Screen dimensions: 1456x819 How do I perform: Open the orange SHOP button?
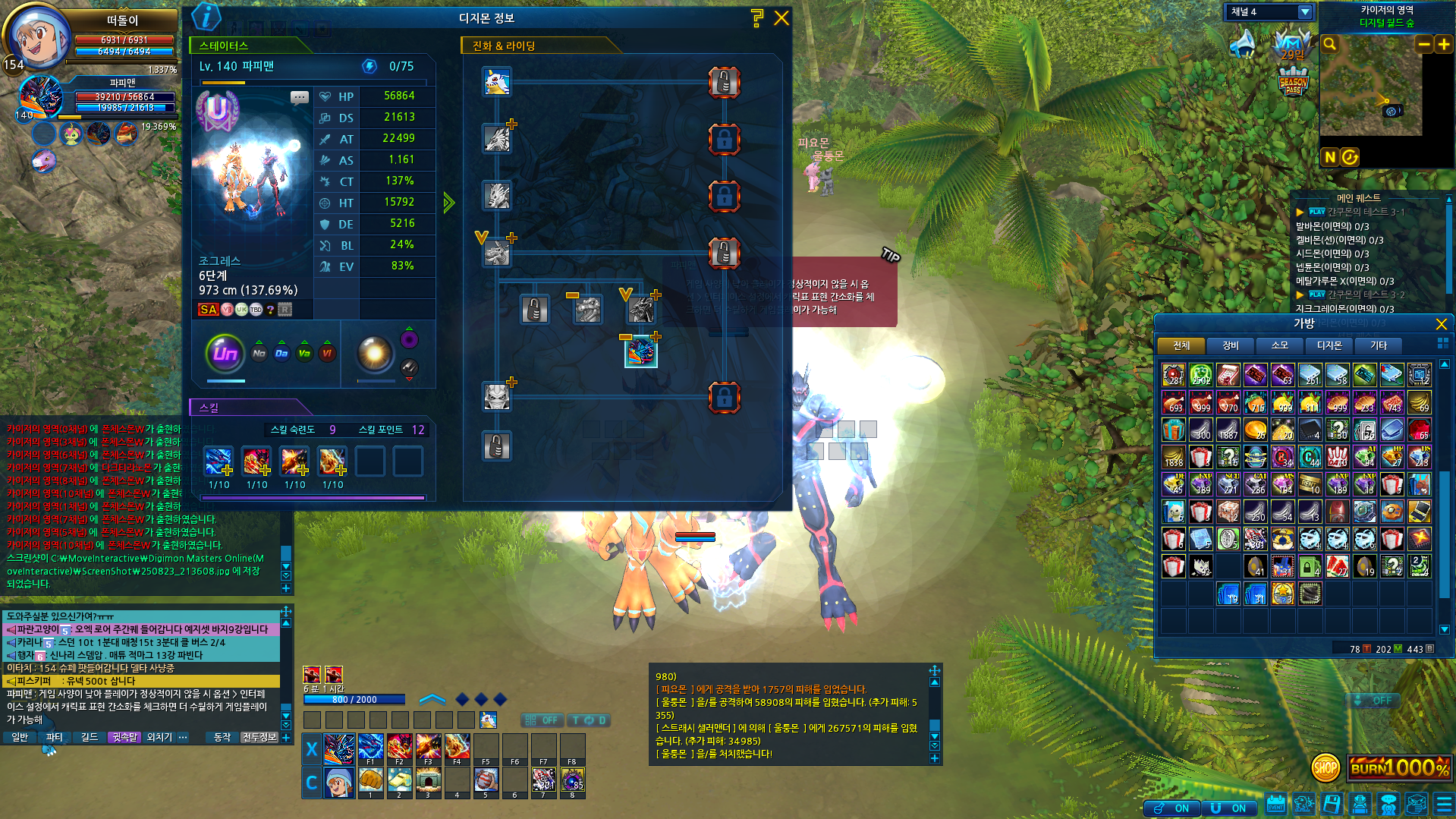pos(1325,768)
